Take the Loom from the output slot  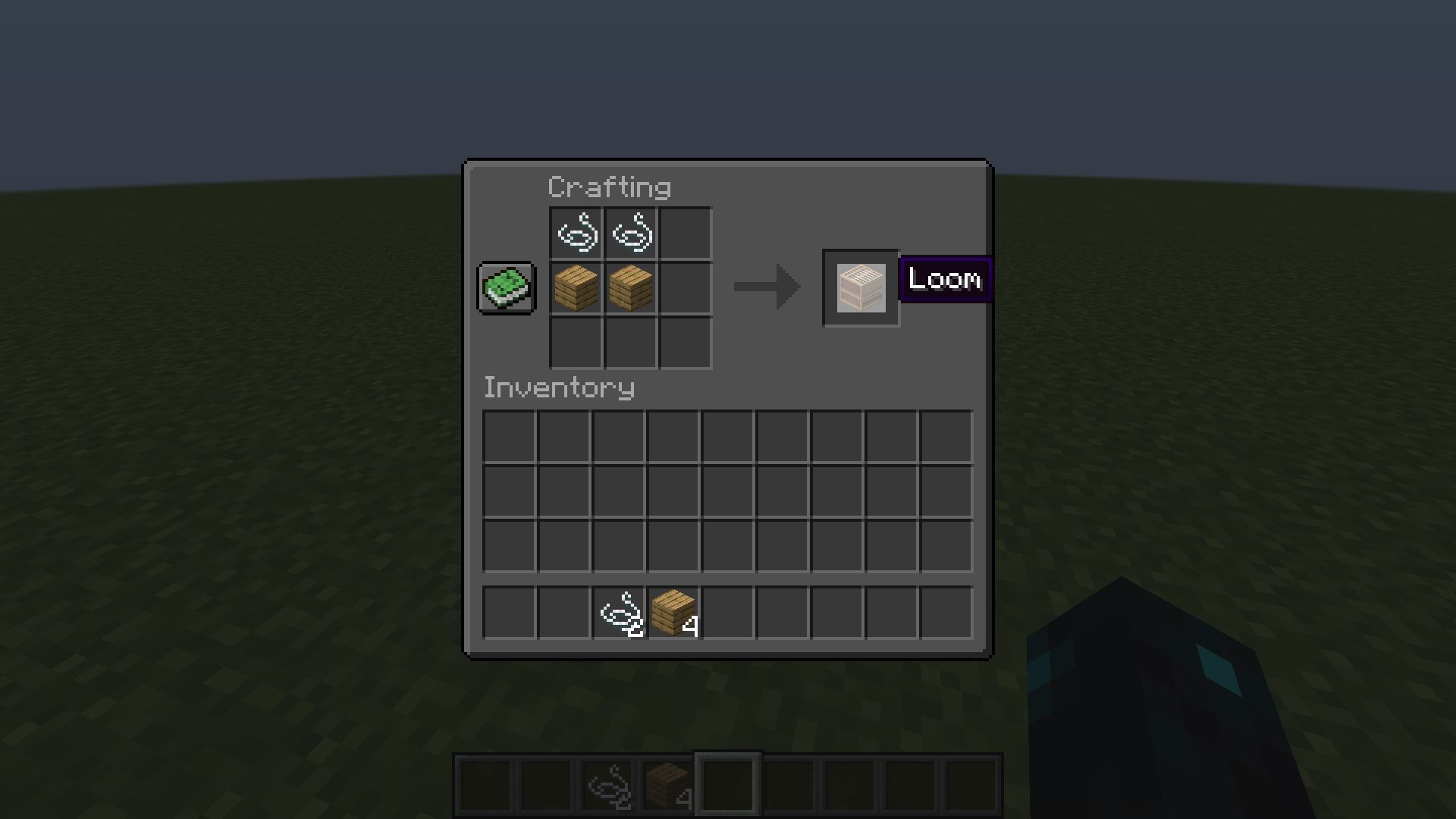[x=861, y=288]
